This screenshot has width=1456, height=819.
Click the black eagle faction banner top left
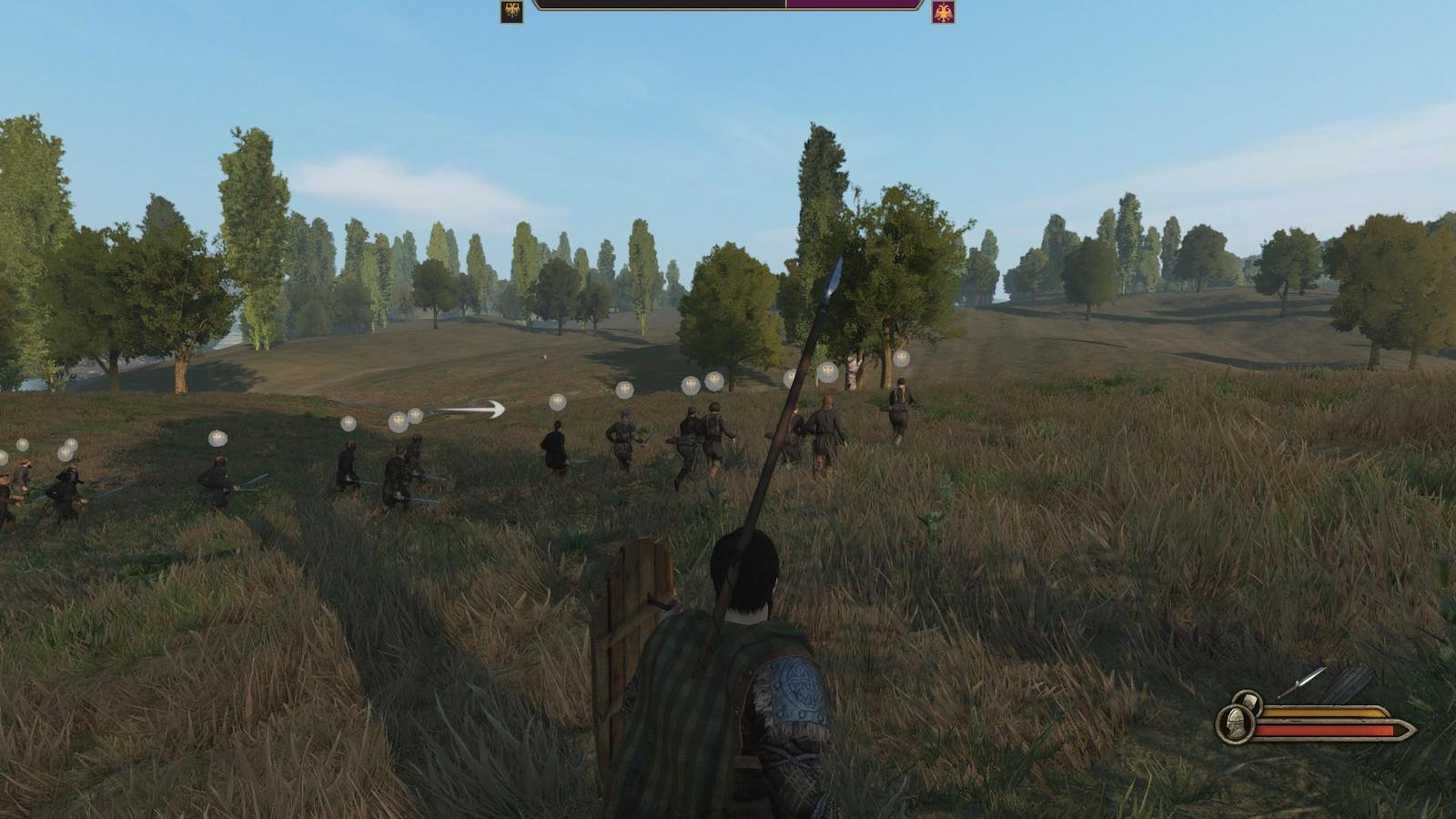510,10
